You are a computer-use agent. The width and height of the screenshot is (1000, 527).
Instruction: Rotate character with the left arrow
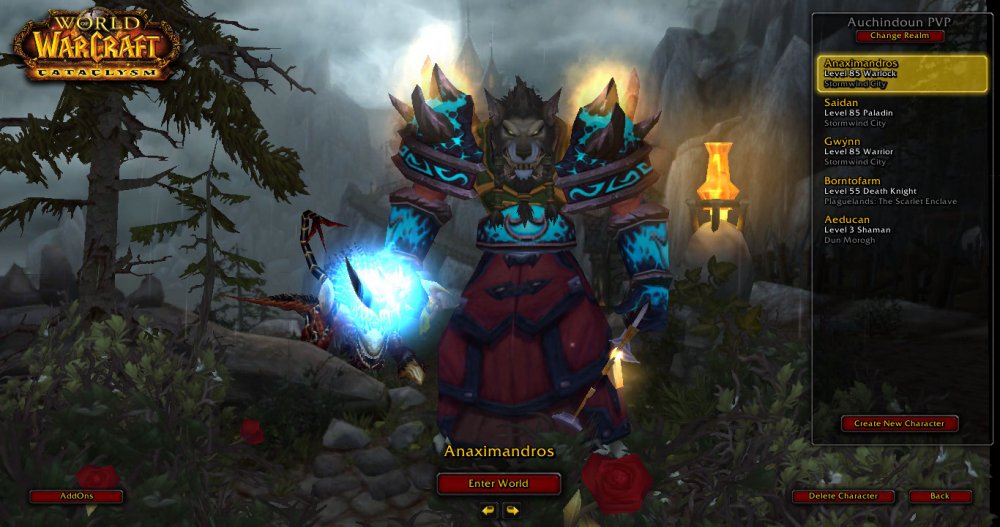coord(488,510)
